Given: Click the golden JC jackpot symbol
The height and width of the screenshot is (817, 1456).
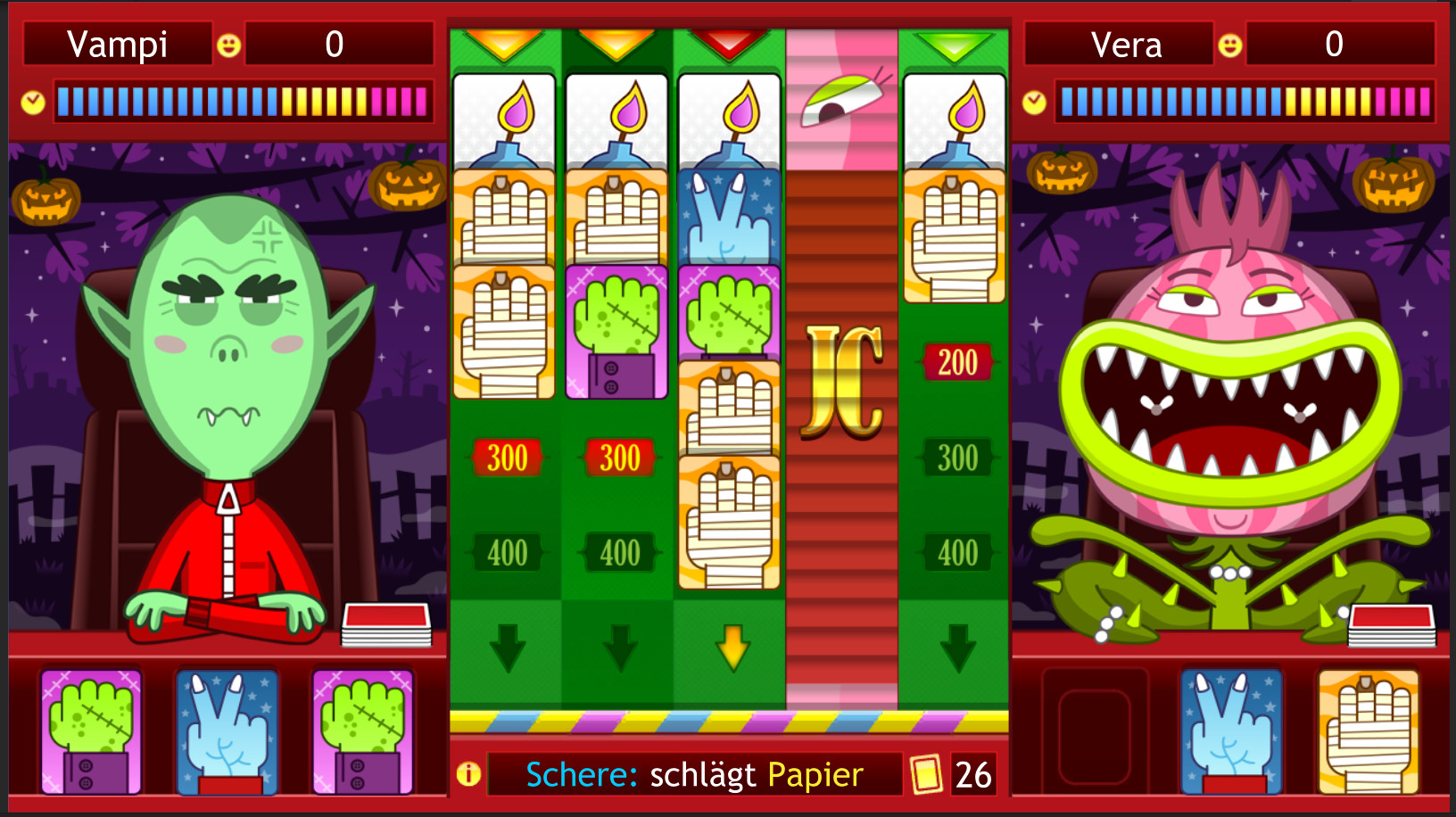Looking at the screenshot, I should (842, 377).
